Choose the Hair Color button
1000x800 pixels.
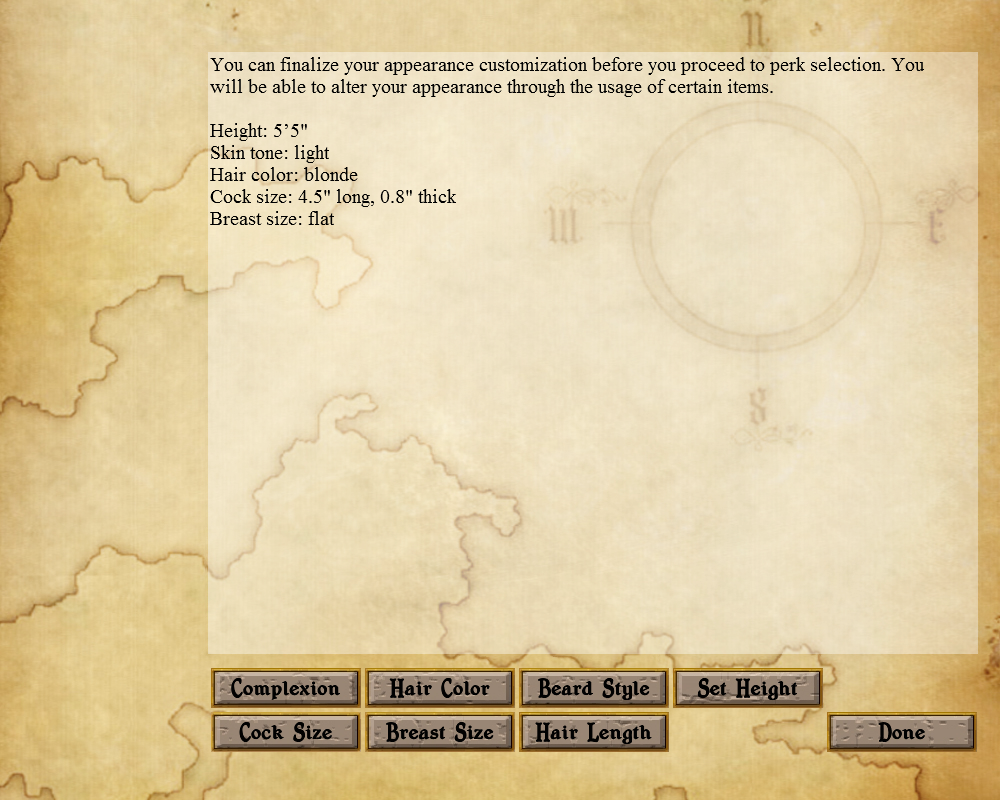click(x=440, y=688)
